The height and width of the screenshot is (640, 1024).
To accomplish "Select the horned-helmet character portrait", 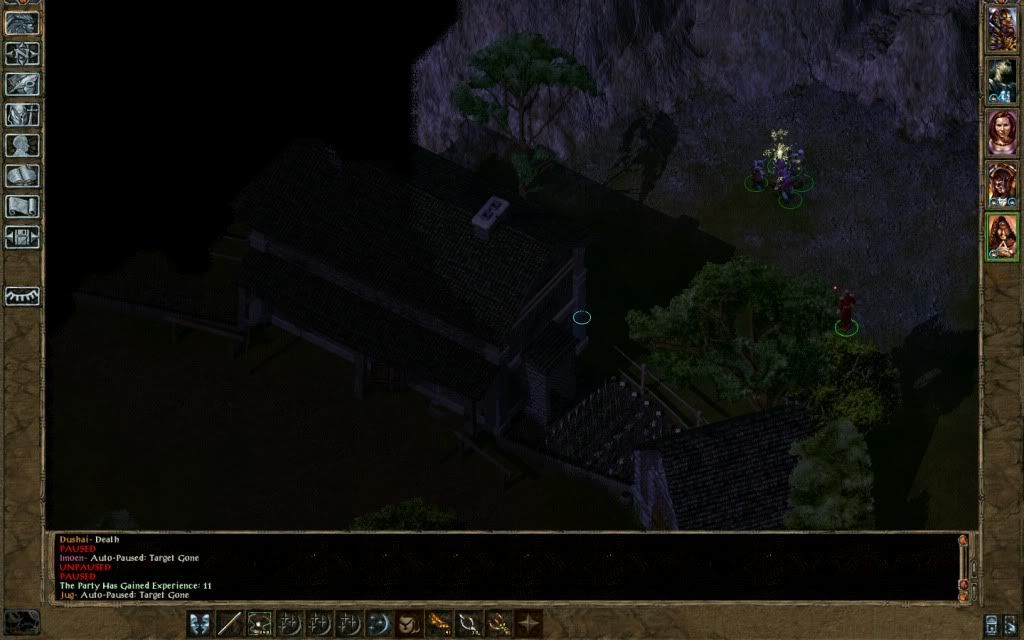I will click(1002, 184).
